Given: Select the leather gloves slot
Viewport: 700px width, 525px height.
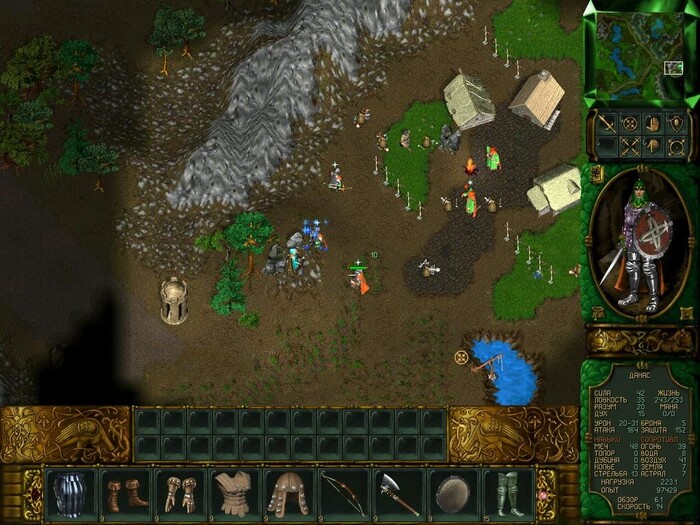Looking at the screenshot, I should [180, 493].
